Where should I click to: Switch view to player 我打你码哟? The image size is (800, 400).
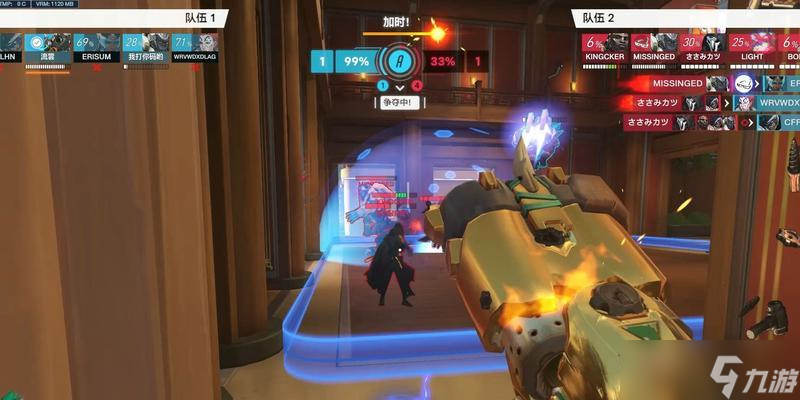pos(145,47)
